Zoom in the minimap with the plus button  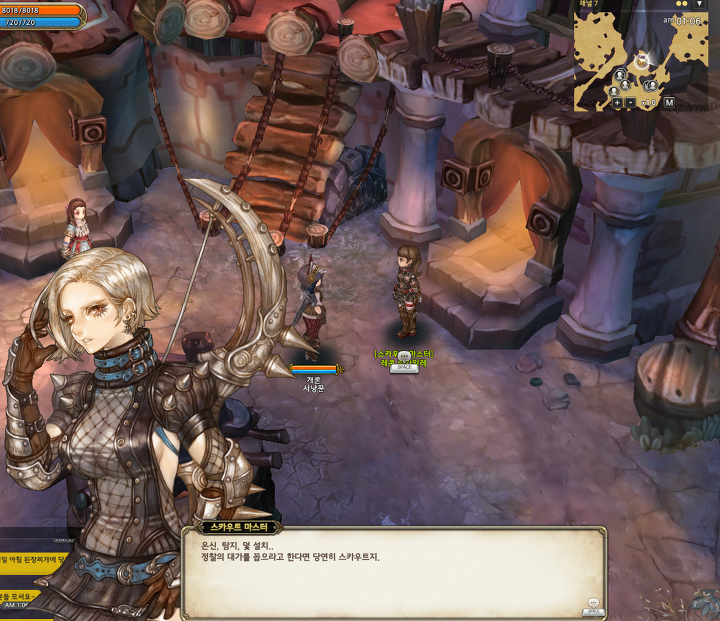coord(617,103)
